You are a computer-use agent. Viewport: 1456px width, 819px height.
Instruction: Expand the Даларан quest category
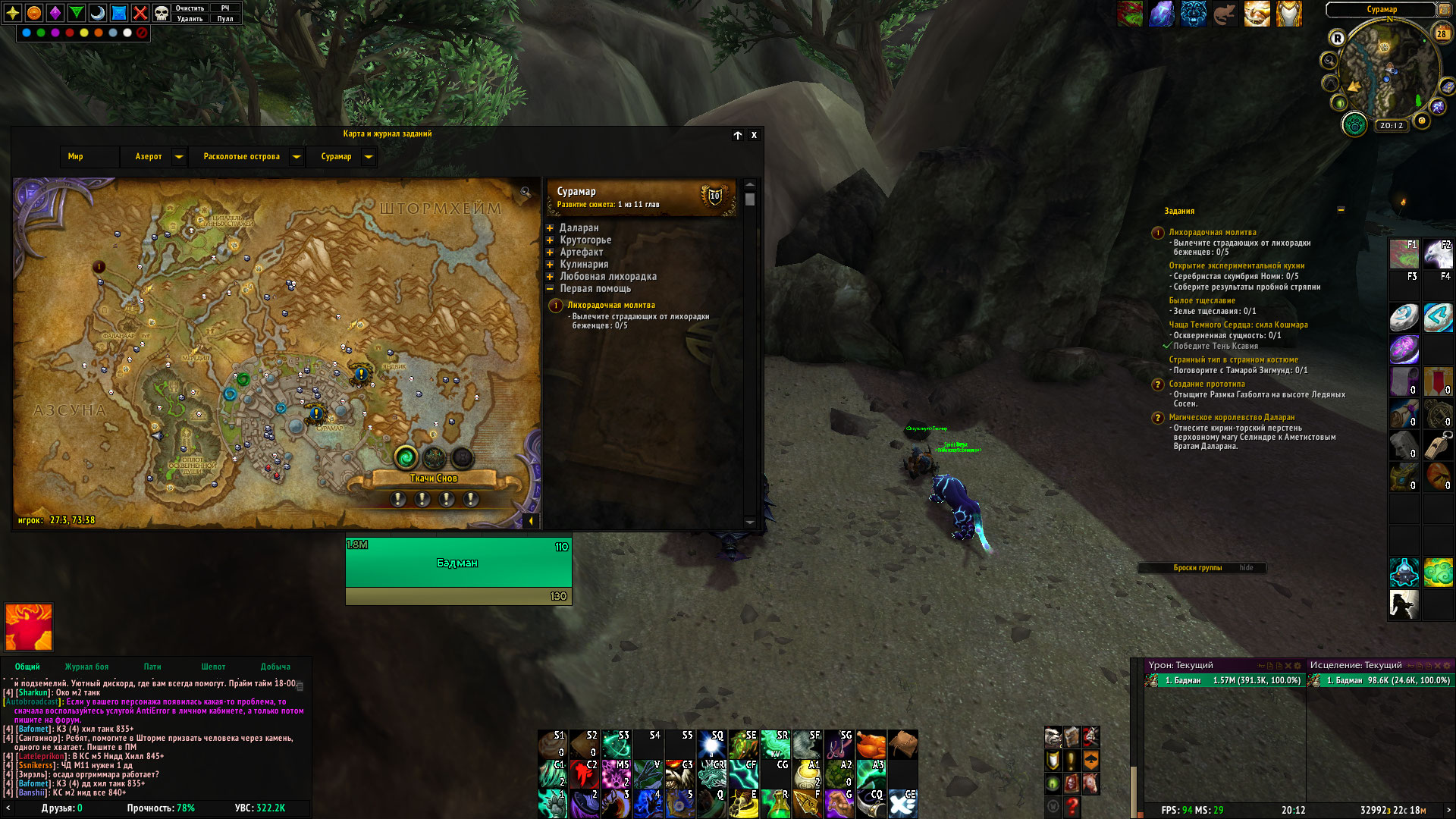tap(551, 228)
